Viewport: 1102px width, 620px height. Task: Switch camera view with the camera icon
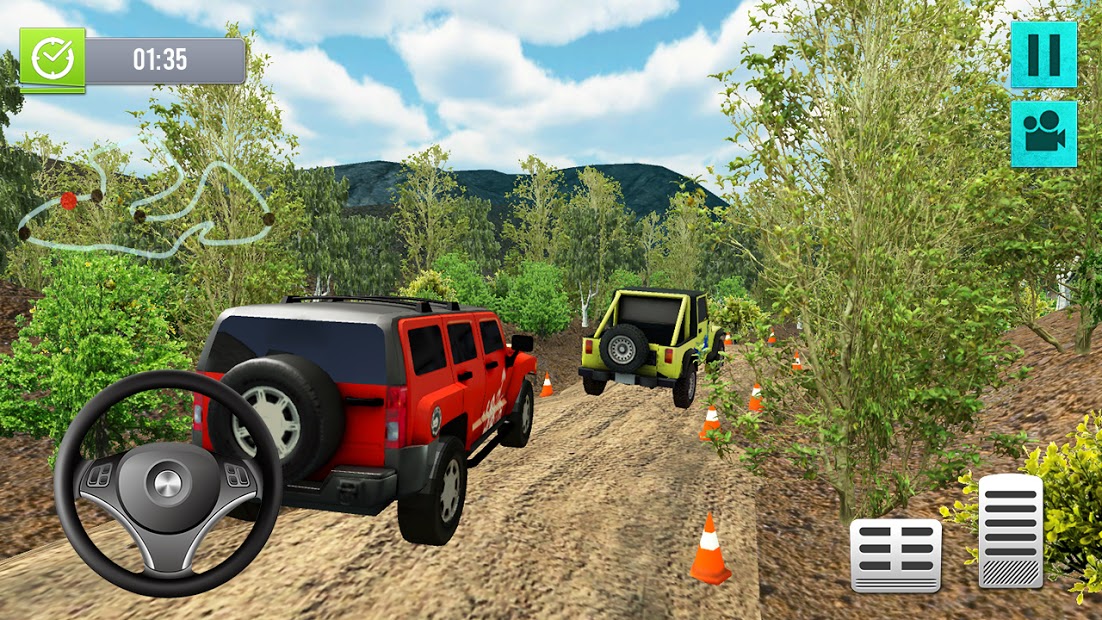[1043, 133]
